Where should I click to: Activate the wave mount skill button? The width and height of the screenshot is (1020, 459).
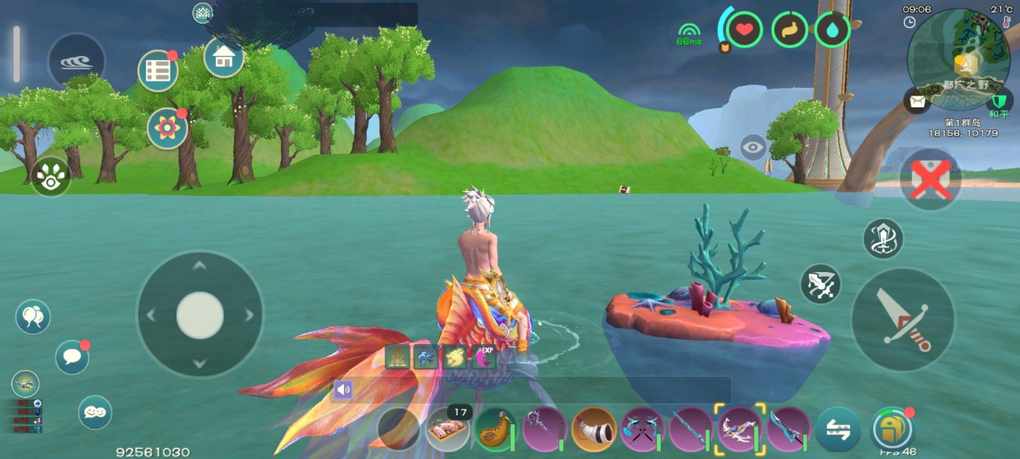[x=76, y=61]
